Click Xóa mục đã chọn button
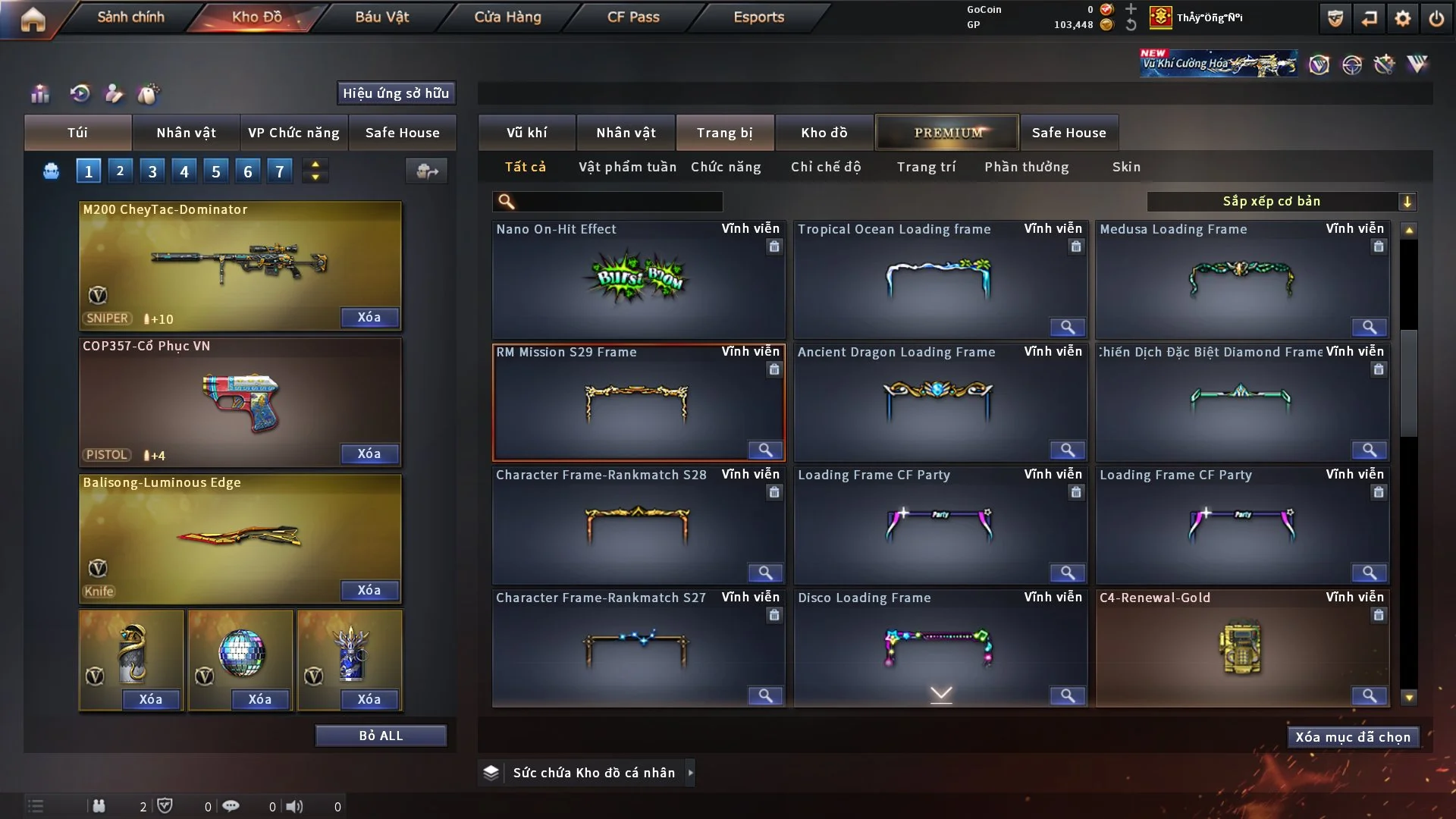Viewport: 1456px width, 819px height. (1352, 737)
